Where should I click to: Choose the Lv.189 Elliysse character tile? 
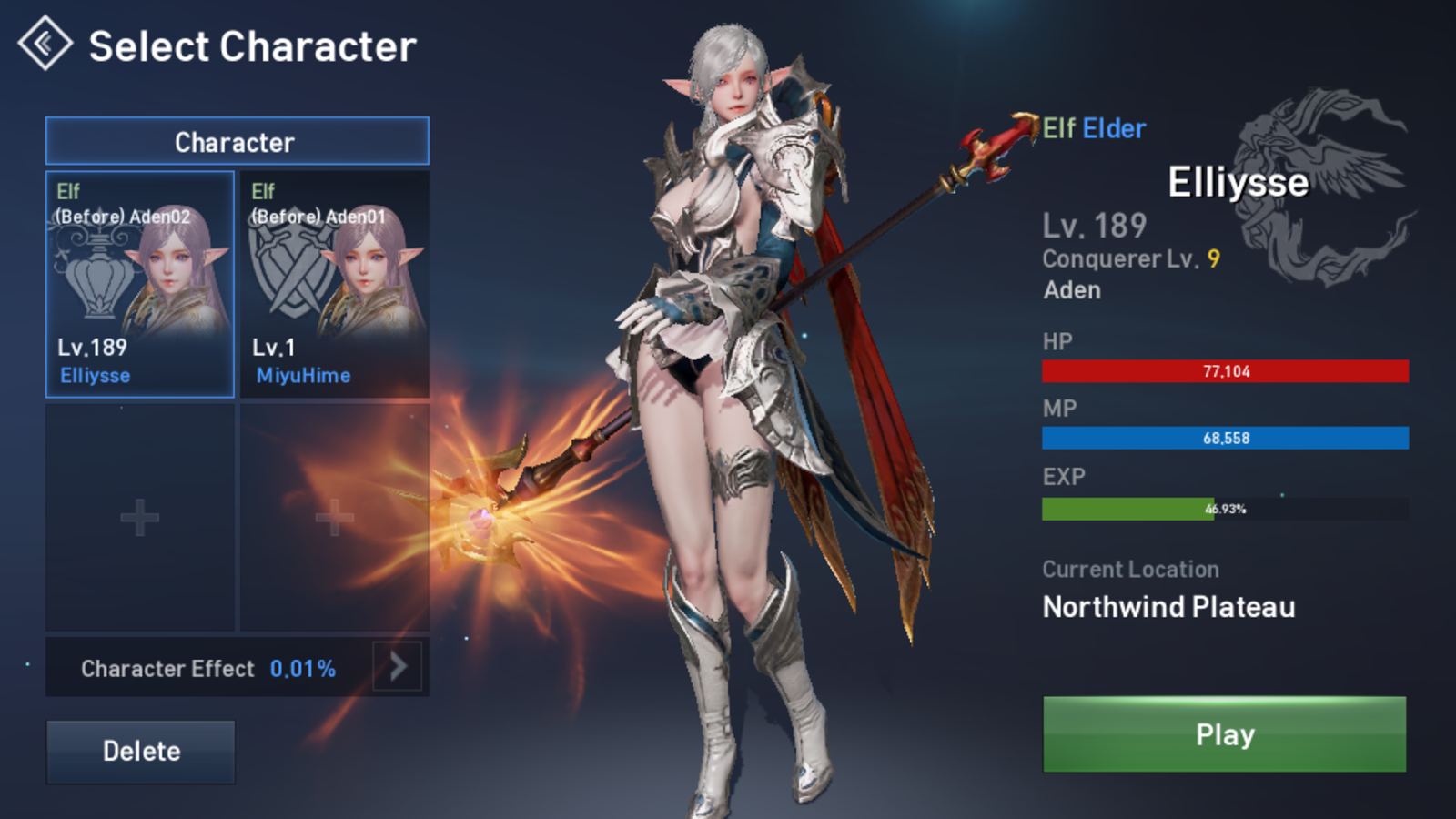140,284
